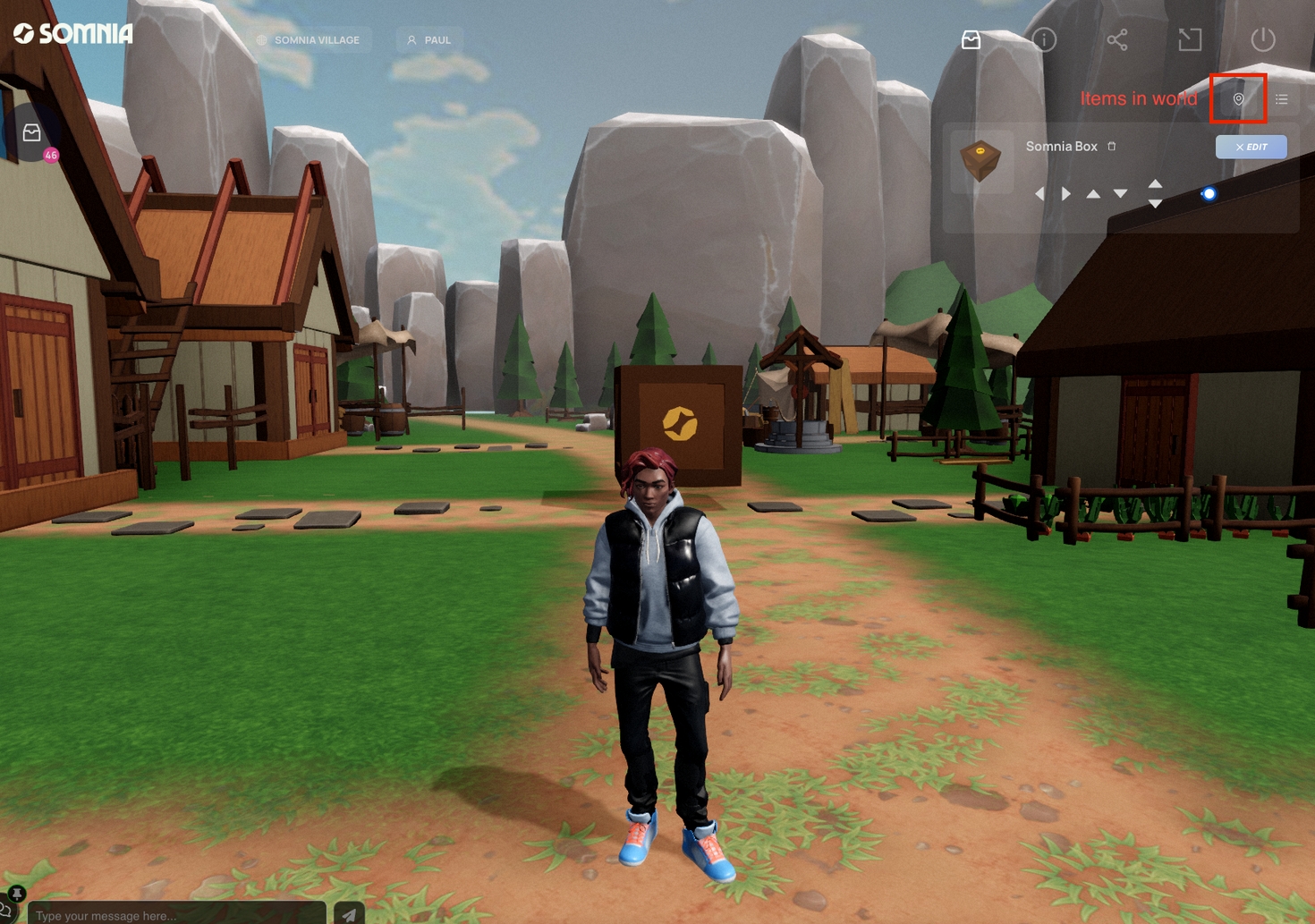Open the Somnia Village world selector

(309, 40)
